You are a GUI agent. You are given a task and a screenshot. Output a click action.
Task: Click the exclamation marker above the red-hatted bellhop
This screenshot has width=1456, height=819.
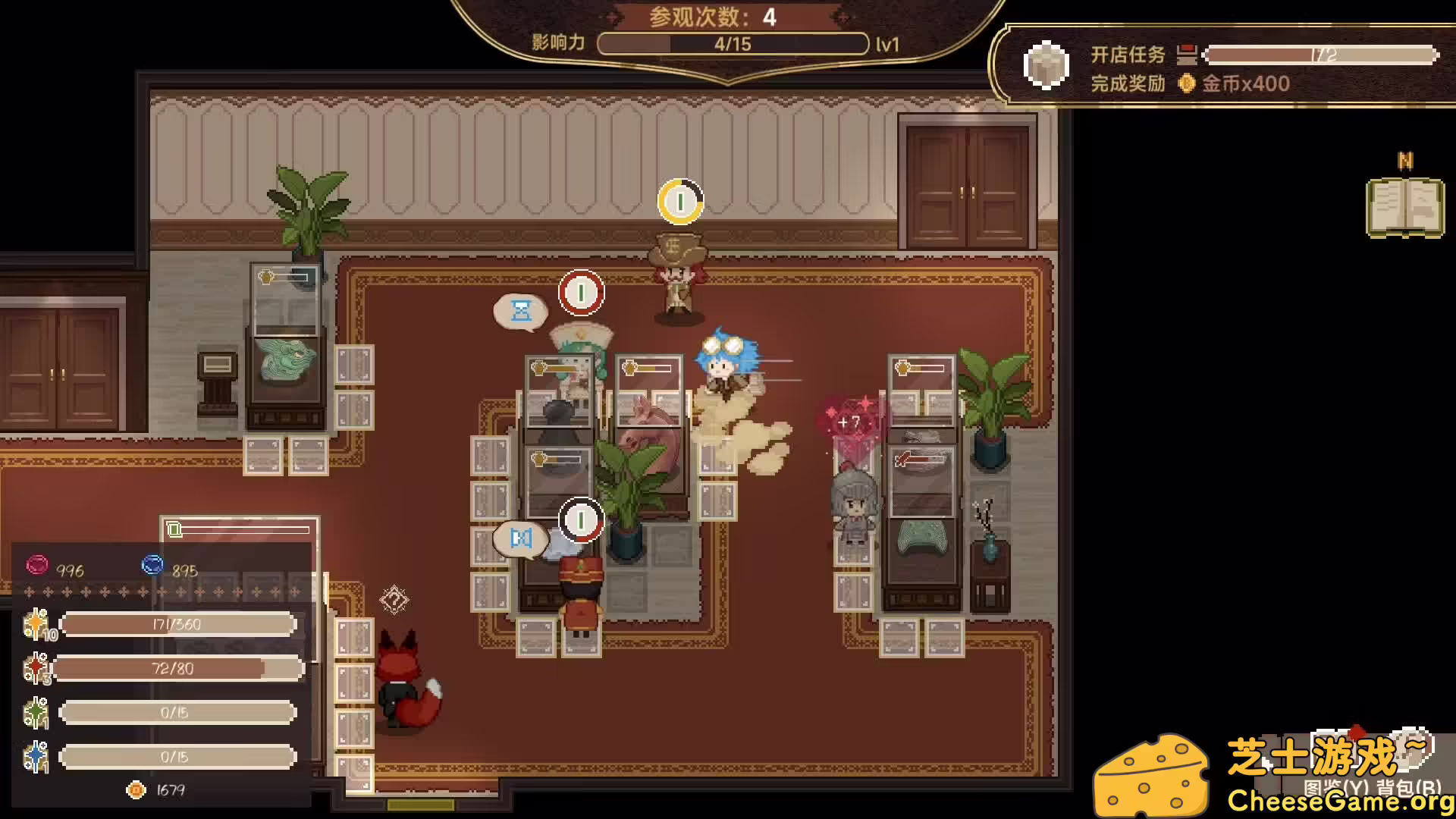point(581,520)
